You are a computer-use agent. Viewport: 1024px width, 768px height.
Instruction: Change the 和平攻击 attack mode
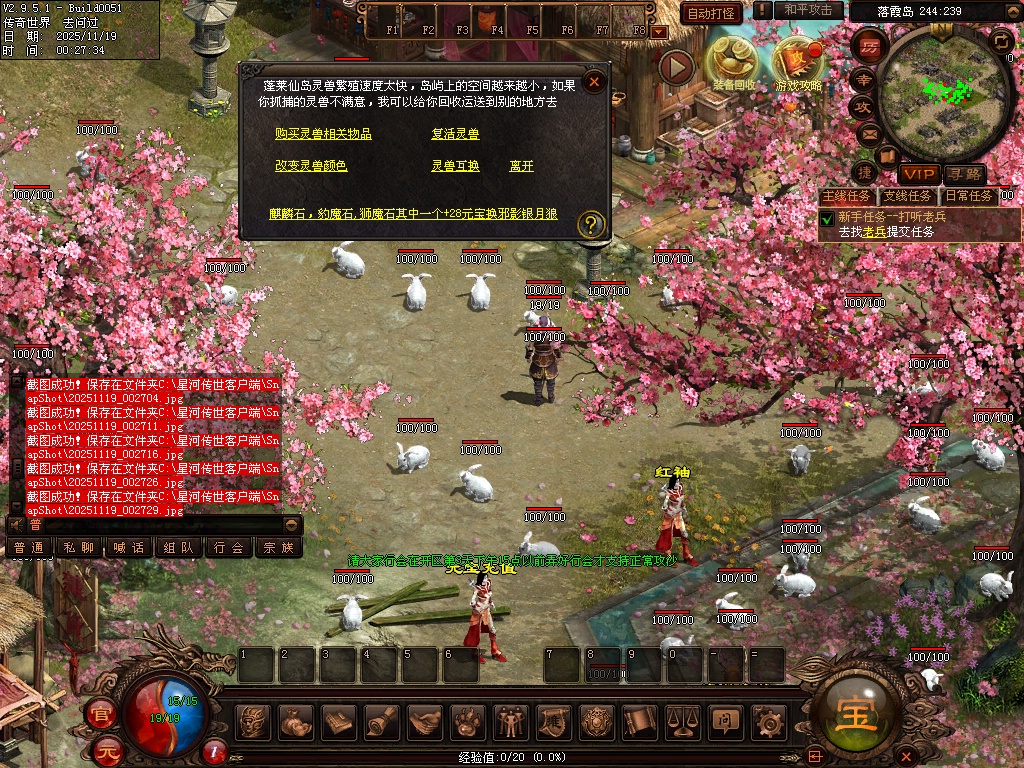[808, 10]
